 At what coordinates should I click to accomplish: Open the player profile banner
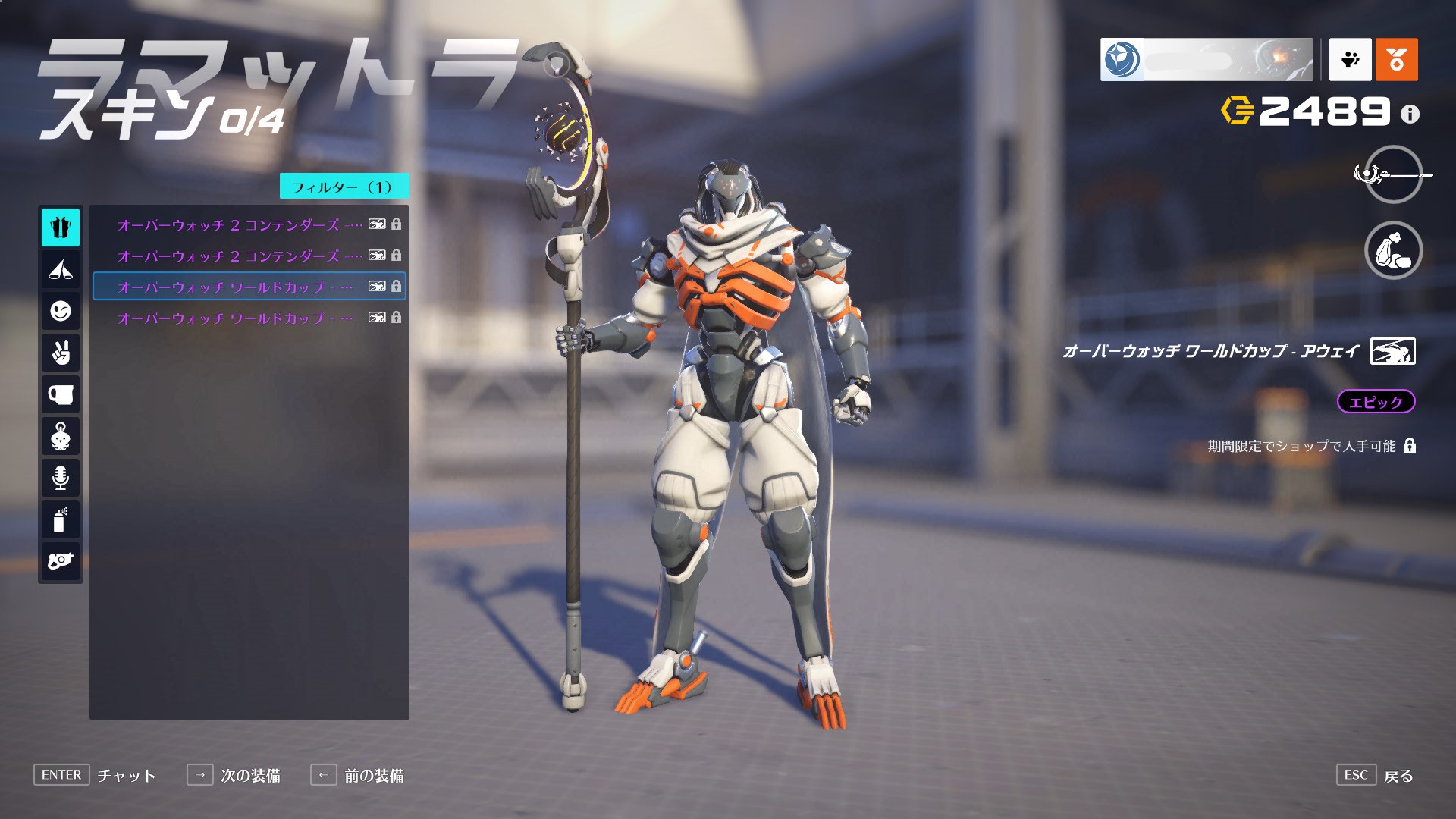pyautogui.click(x=1206, y=59)
